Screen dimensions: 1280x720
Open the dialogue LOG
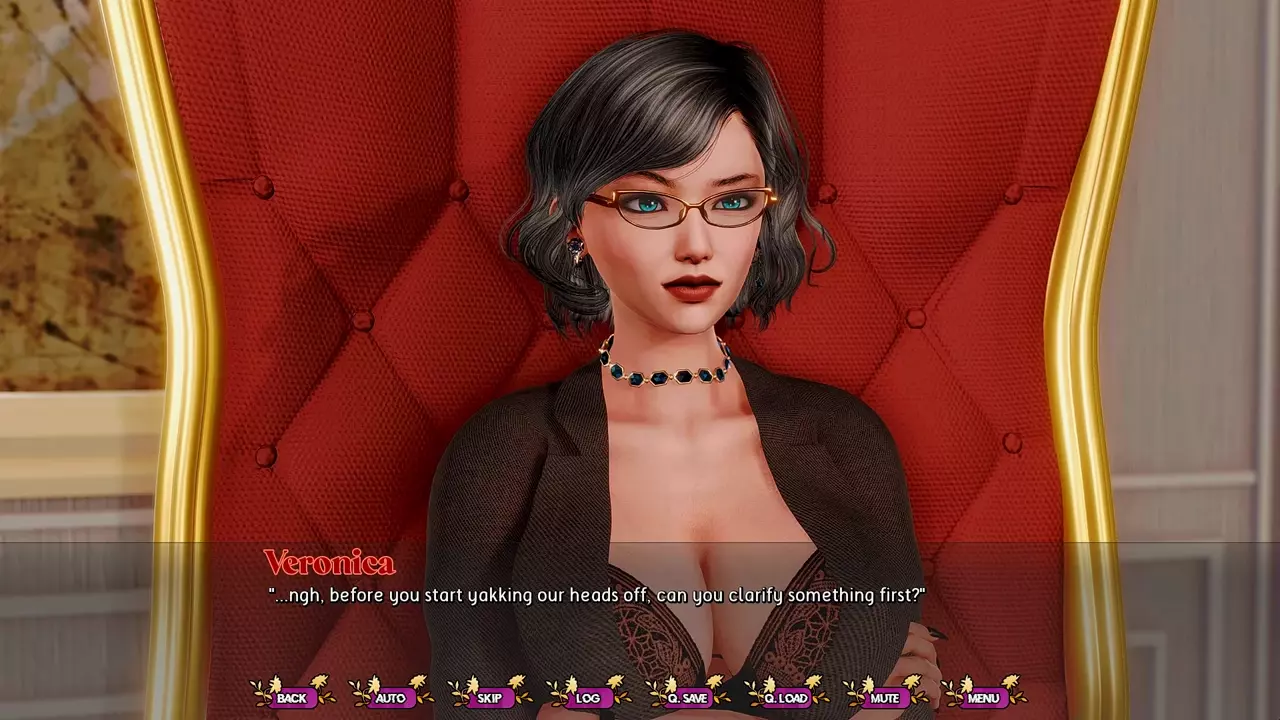(x=588, y=698)
